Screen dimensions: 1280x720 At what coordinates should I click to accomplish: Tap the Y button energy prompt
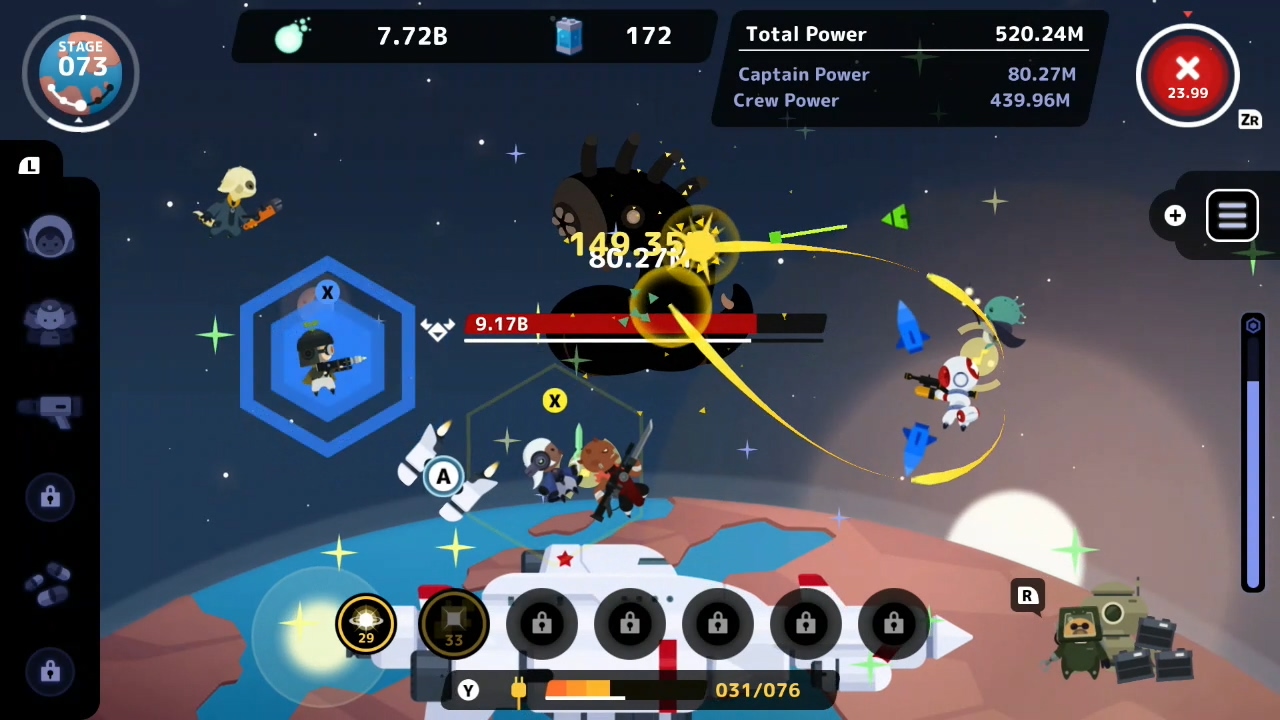[467, 690]
